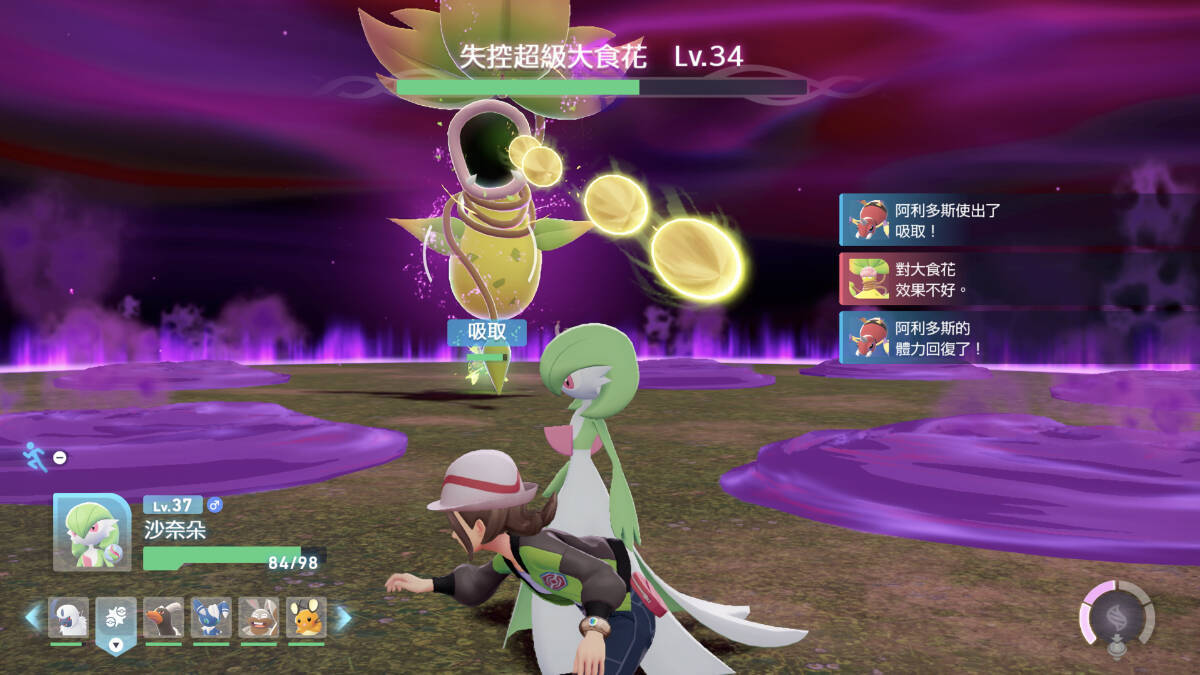This screenshot has height=675, width=1200.
Task: Click the right arrow of the party bar
Action: click(342, 618)
